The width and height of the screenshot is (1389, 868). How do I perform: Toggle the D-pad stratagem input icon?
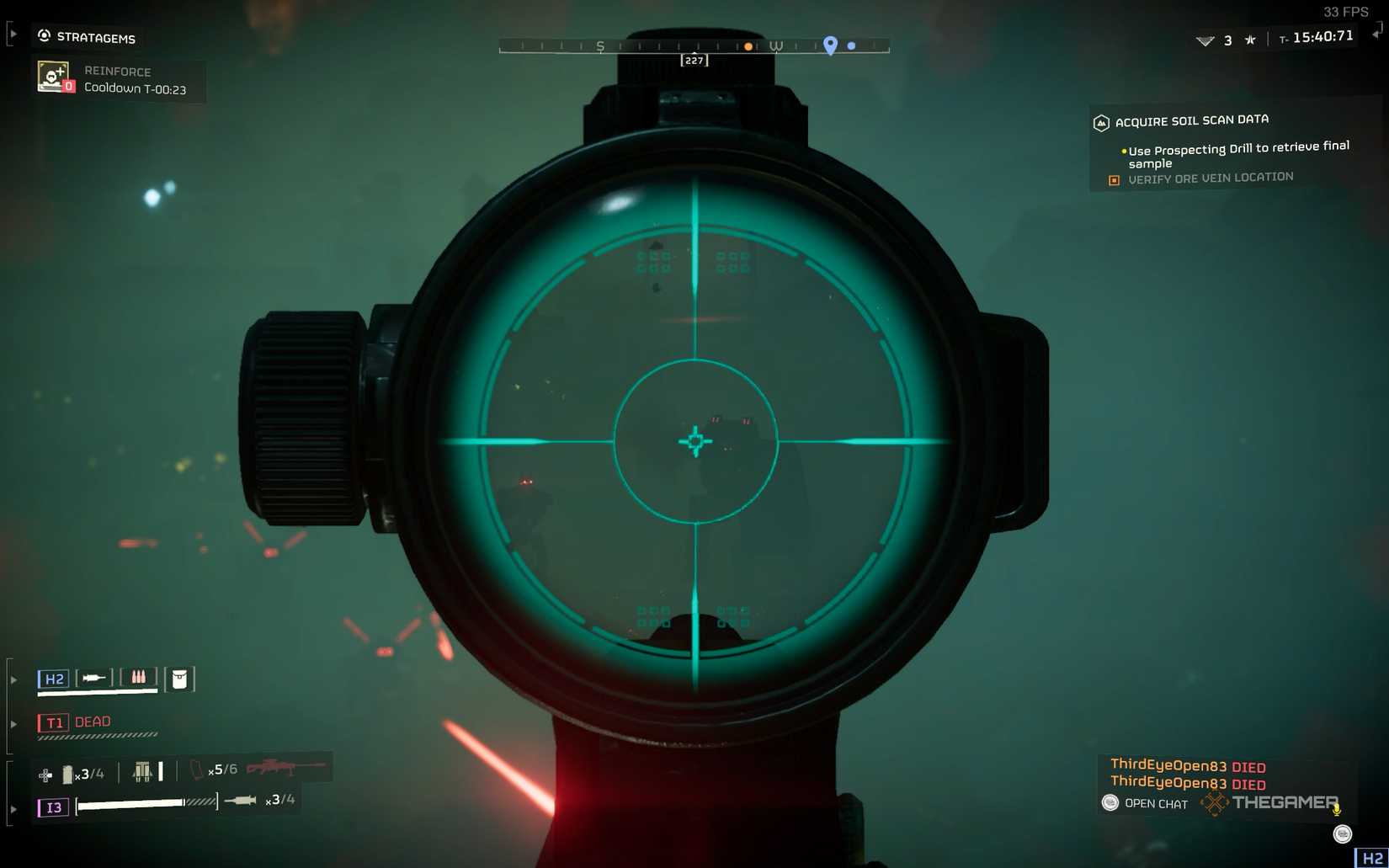[x=45, y=774]
